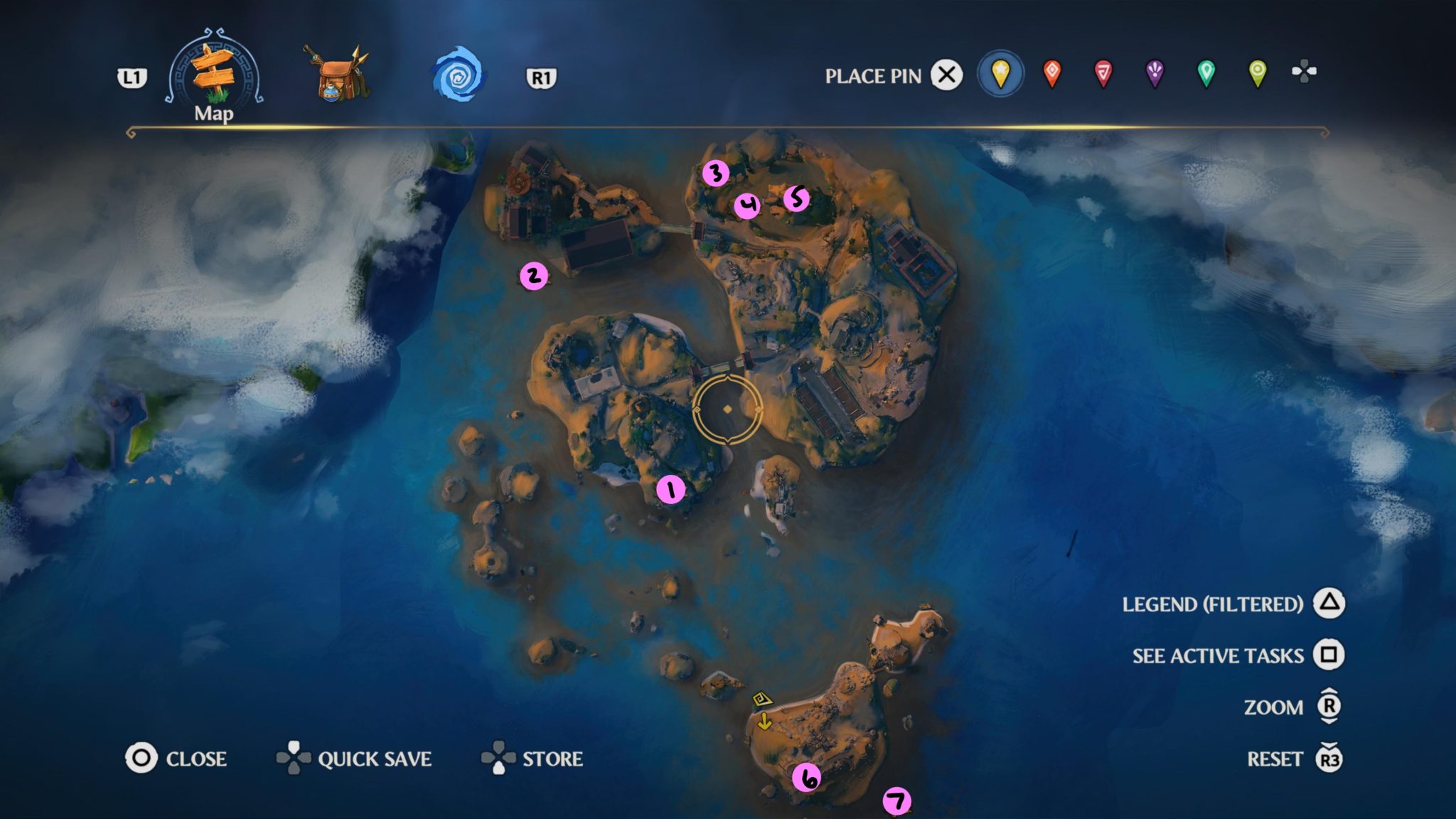The image size is (1456, 819).
Task: Select the orange diamond pin icon
Action: (1051, 73)
